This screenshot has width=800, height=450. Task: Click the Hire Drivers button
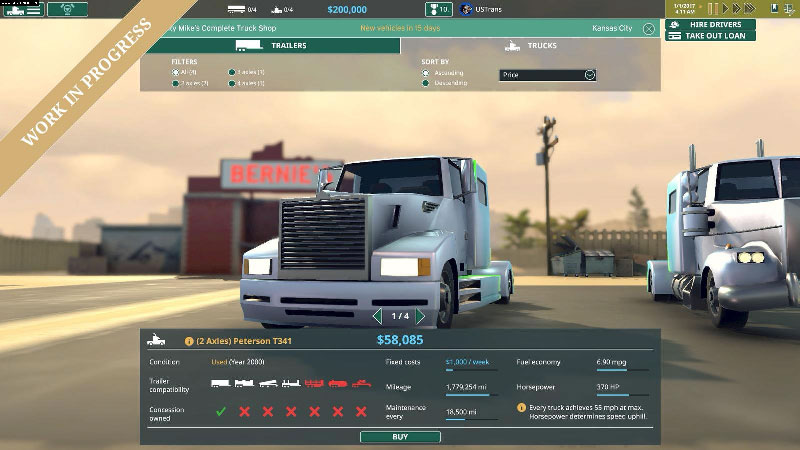coord(708,23)
